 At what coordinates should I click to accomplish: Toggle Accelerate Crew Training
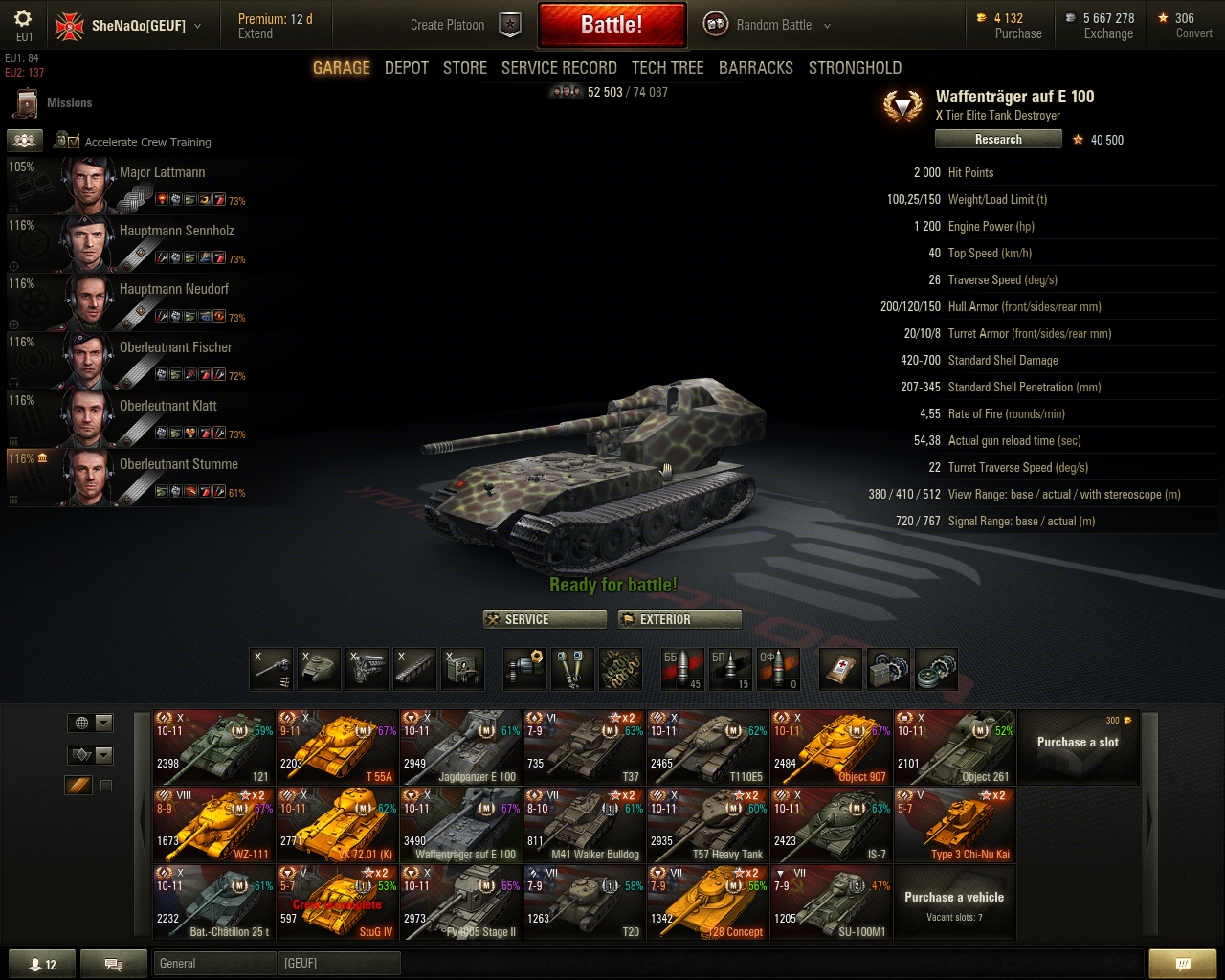click(x=68, y=142)
